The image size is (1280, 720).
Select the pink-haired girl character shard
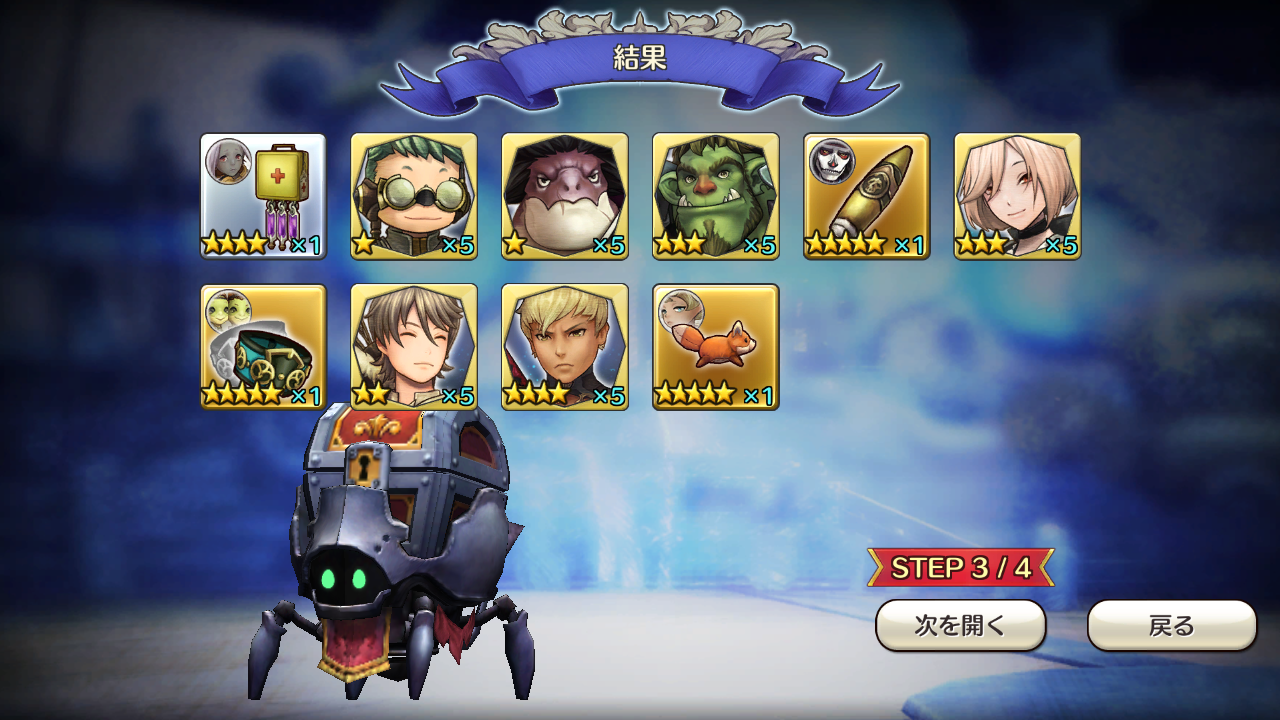[1017, 196]
